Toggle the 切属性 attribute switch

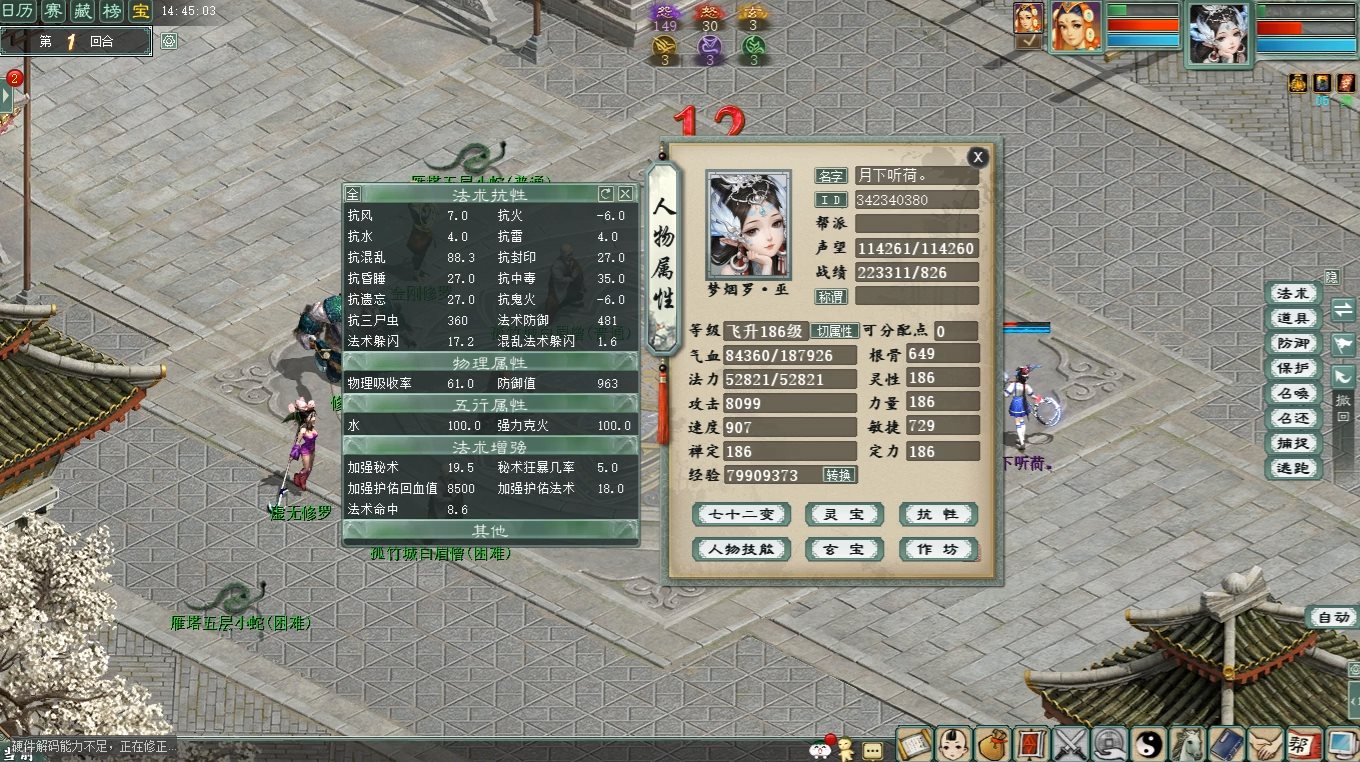pos(834,331)
